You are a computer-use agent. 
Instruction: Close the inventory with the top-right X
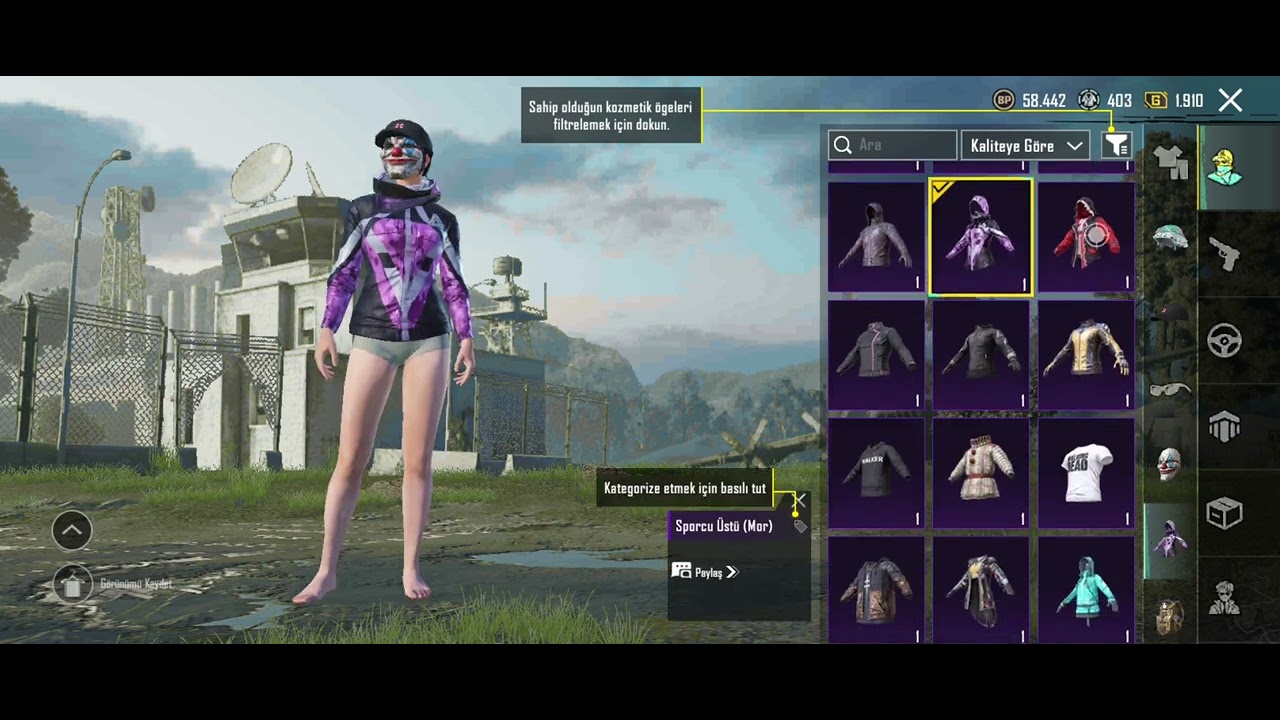point(1230,100)
